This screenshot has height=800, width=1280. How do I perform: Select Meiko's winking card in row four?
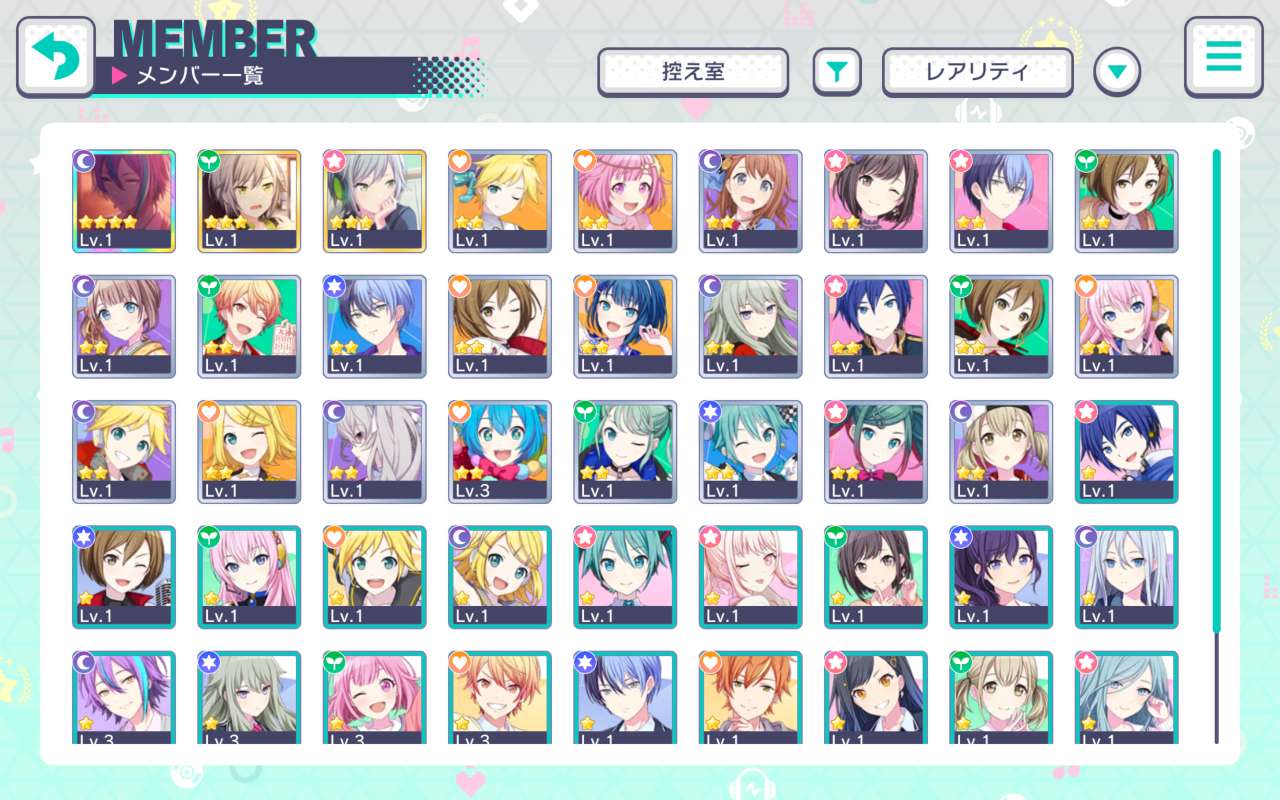tap(123, 577)
